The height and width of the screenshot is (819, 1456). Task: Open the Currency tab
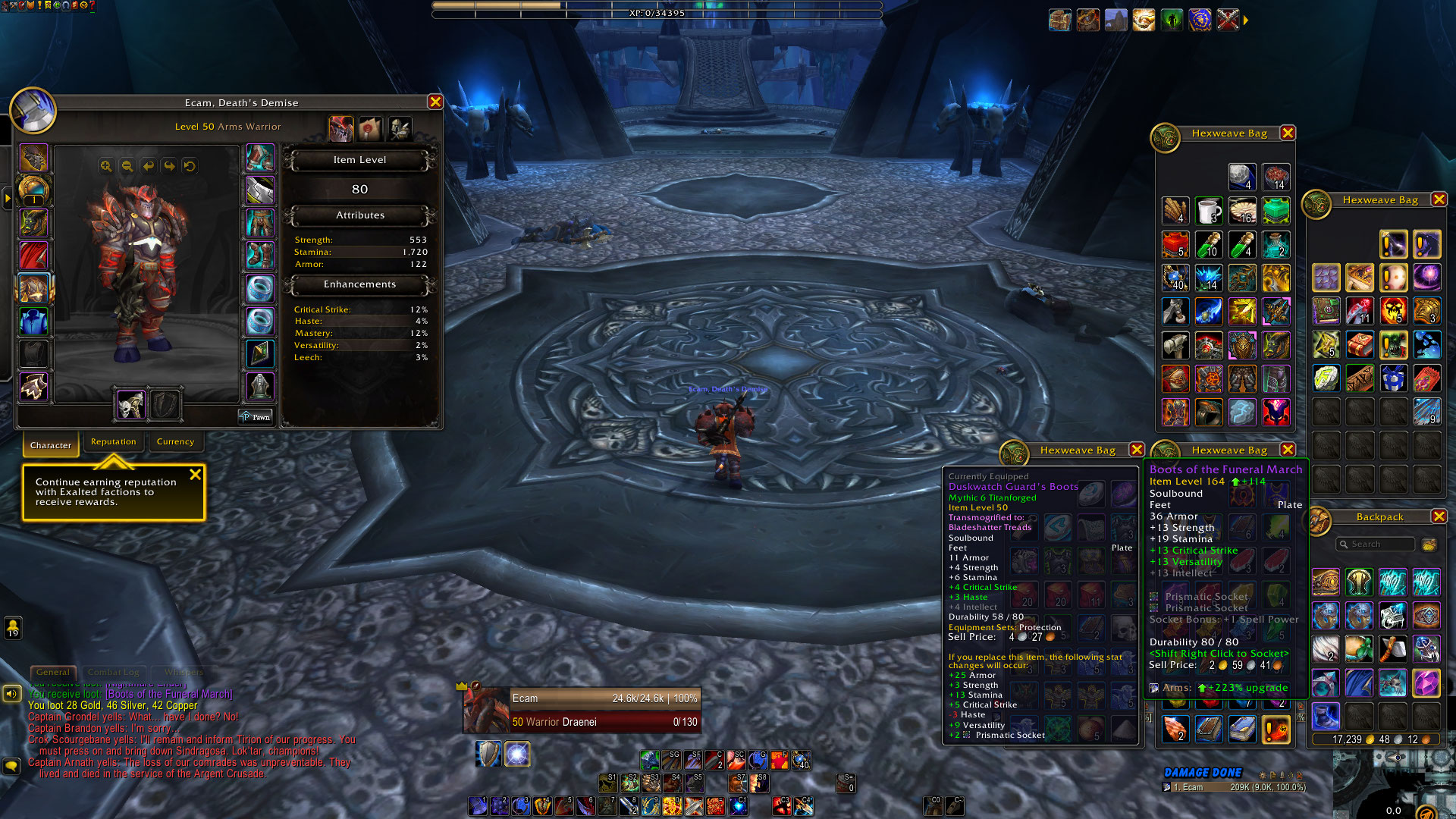coord(175,442)
